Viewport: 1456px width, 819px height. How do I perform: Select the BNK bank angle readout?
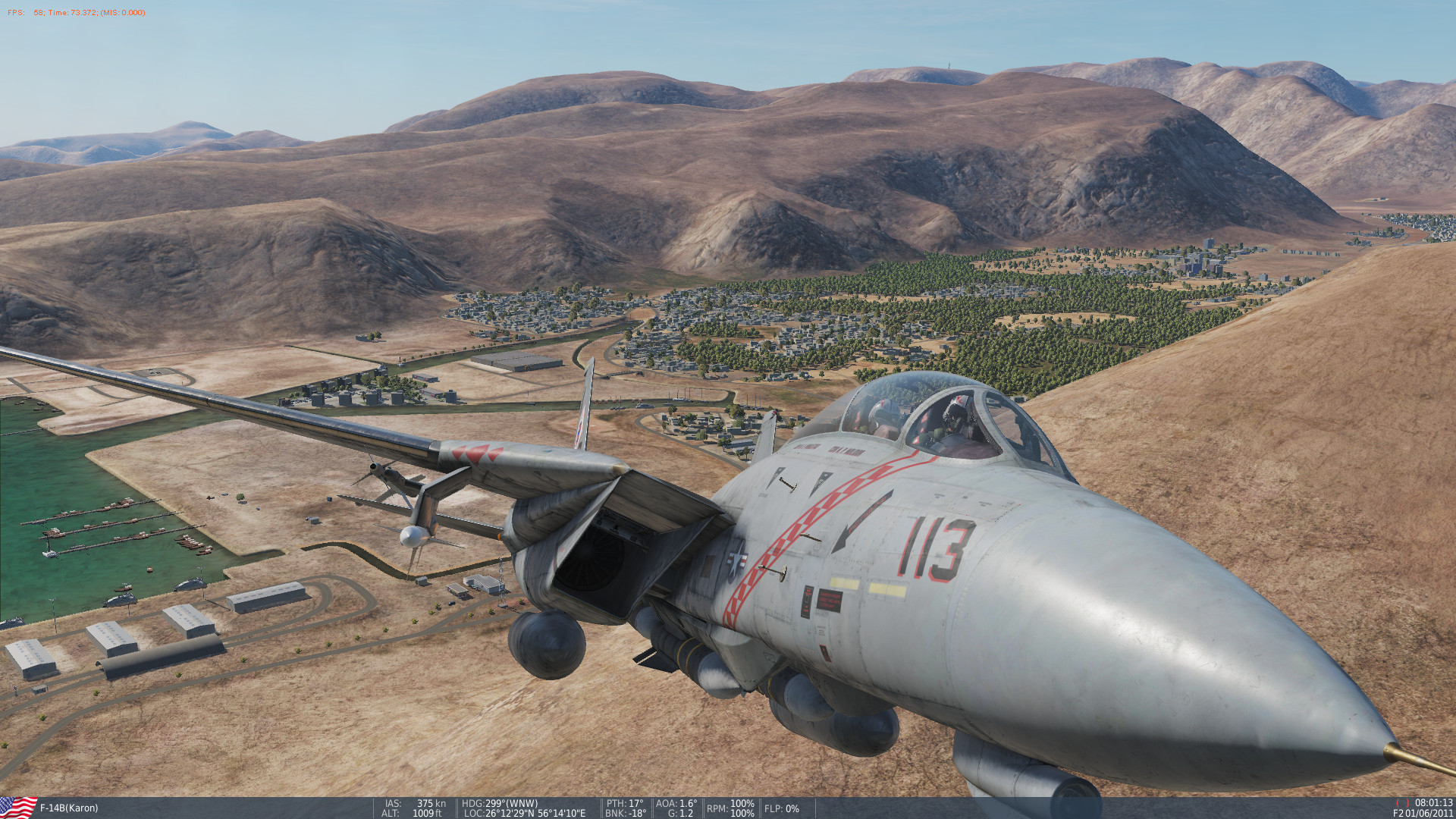[624, 814]
